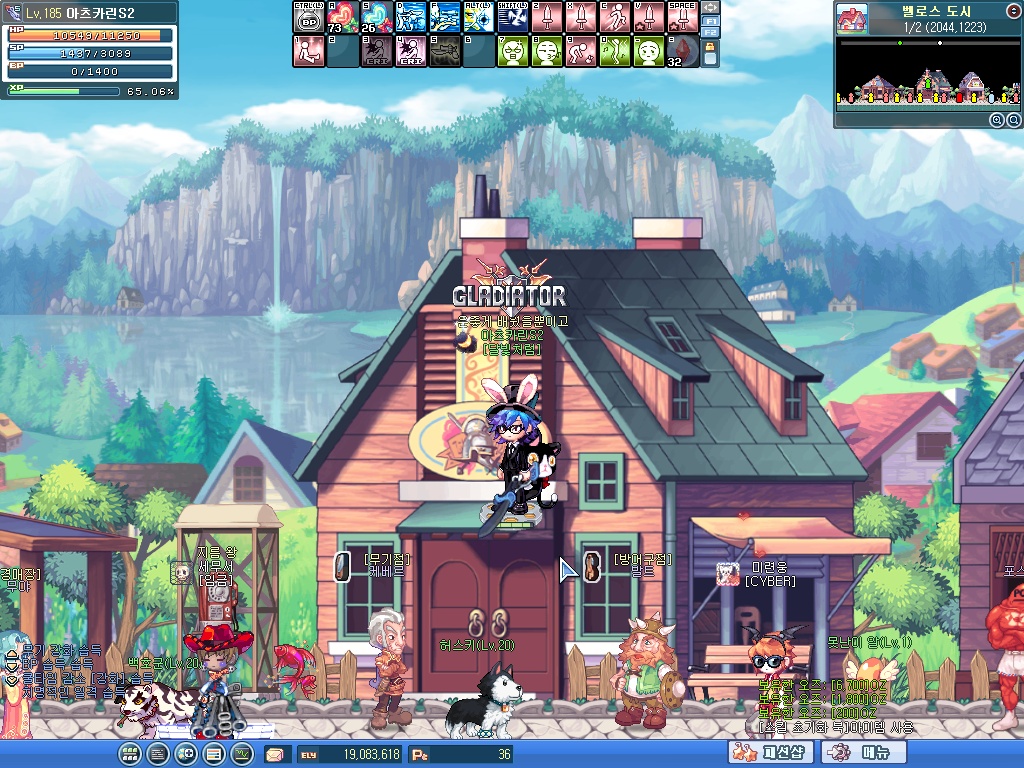The width and height of the screenshot is (1024, 768).
Task: Switch the hotbar to the F1 page
Action: (711, 20)
